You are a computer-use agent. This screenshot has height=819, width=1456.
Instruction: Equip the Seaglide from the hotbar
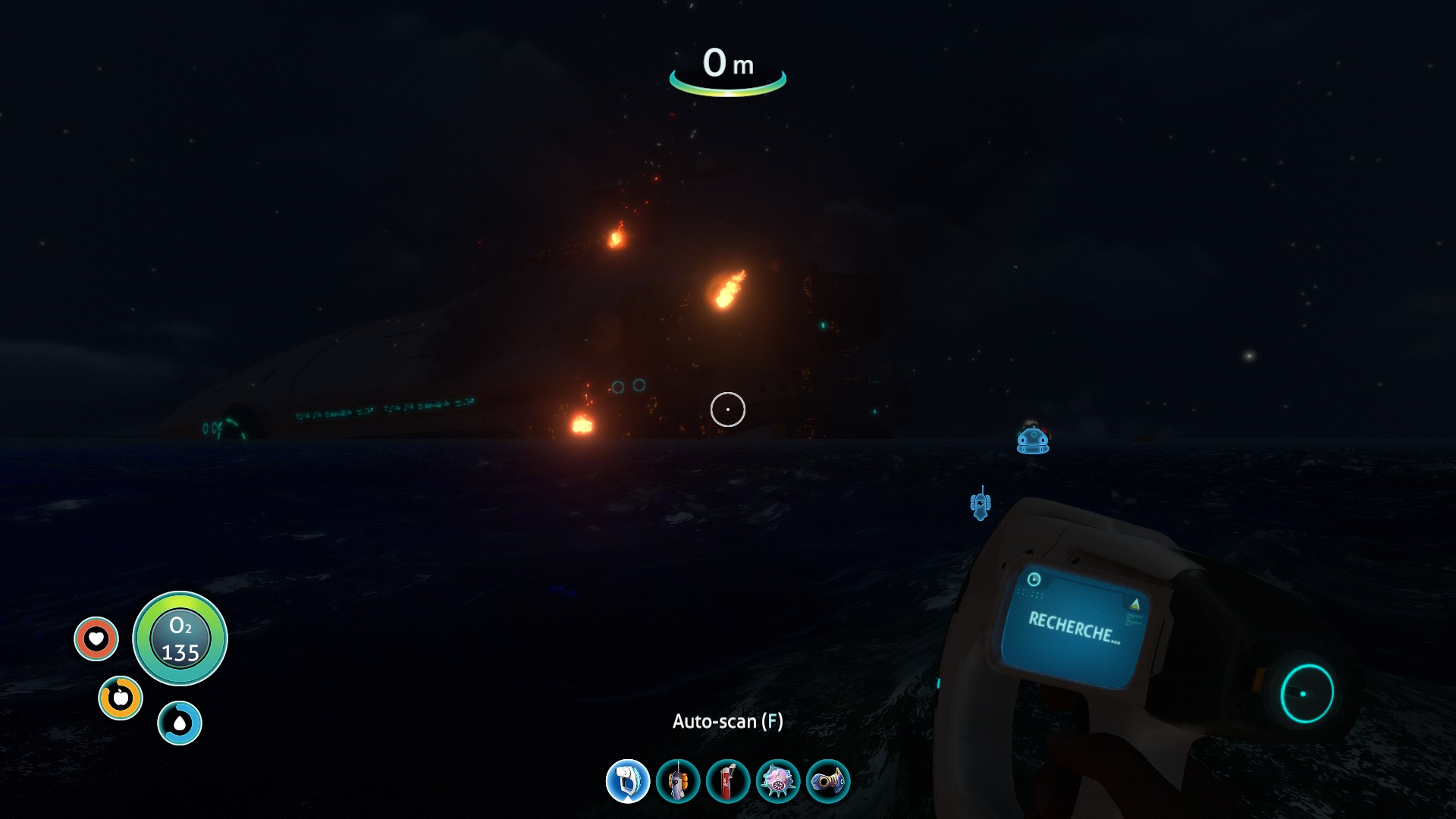(678, 781)
